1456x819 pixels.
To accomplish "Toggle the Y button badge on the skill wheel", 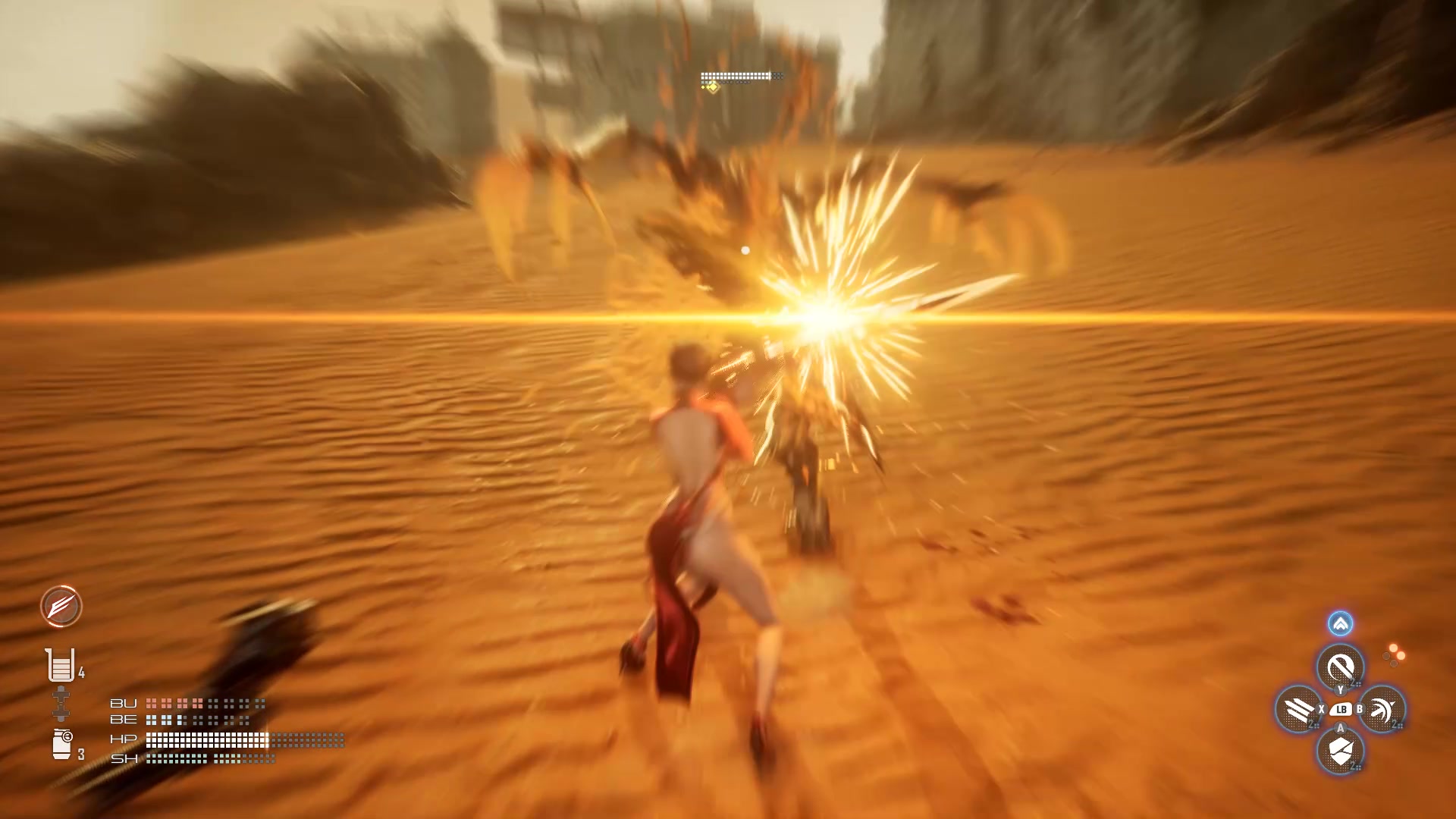I will [x=1340, y=690].
